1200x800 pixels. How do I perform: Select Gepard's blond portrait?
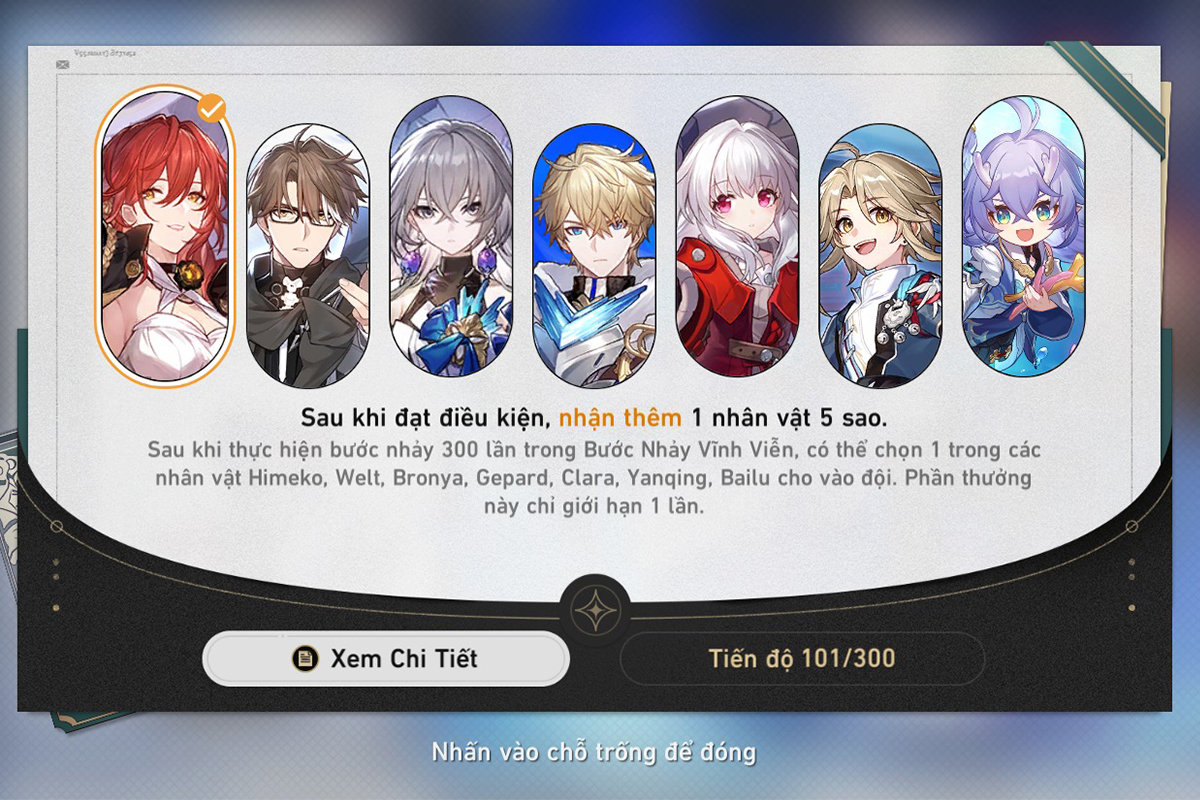point(594,255)
